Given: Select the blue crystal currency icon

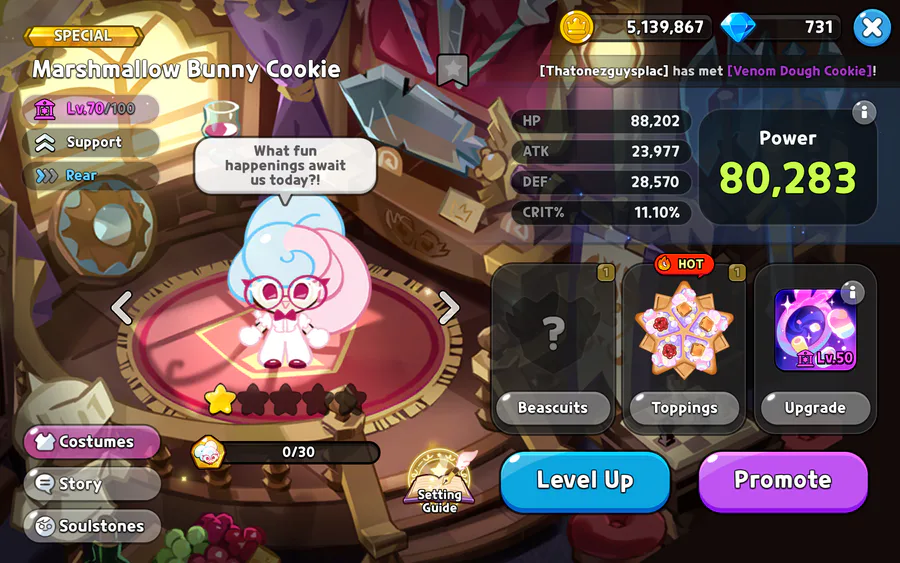Looking at the screenshot, I should (x=738, y=27).
